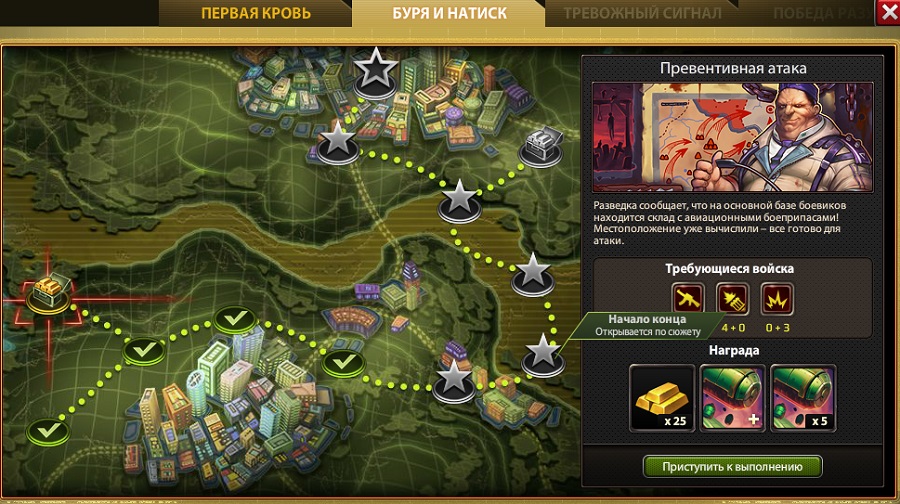Switch to the Первая кровь tab
Screen dimensions: 900x504
click(x=256, y=14)
